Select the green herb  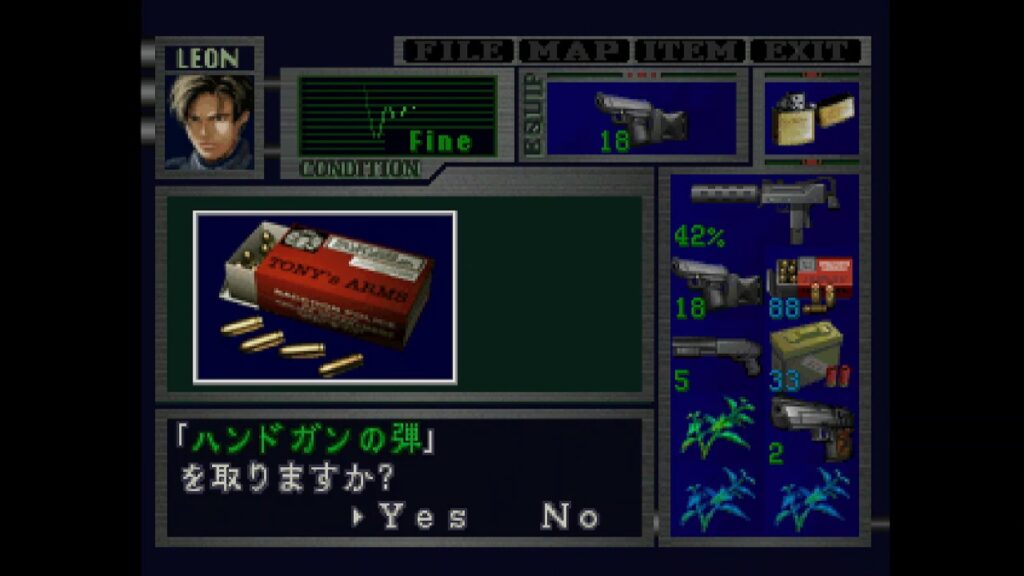click(x=716, y=428)
